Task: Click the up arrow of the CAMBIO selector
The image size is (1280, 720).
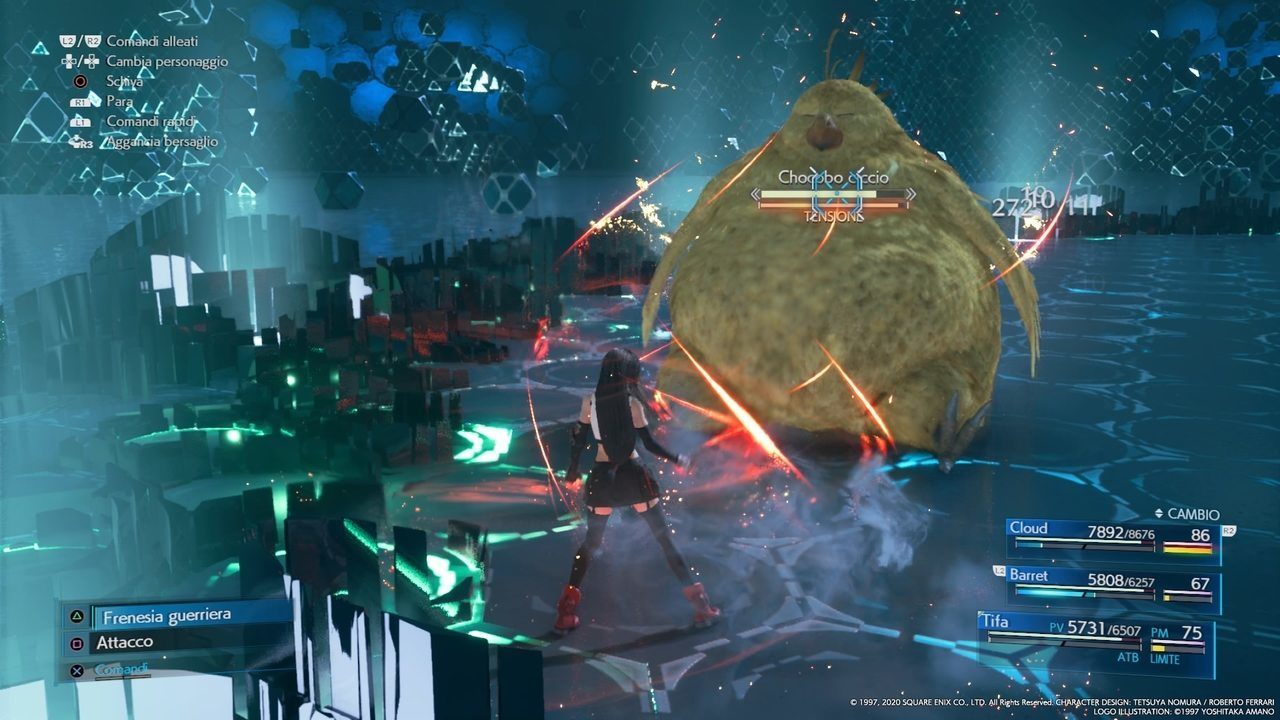Action: [x=1159, y=509]
